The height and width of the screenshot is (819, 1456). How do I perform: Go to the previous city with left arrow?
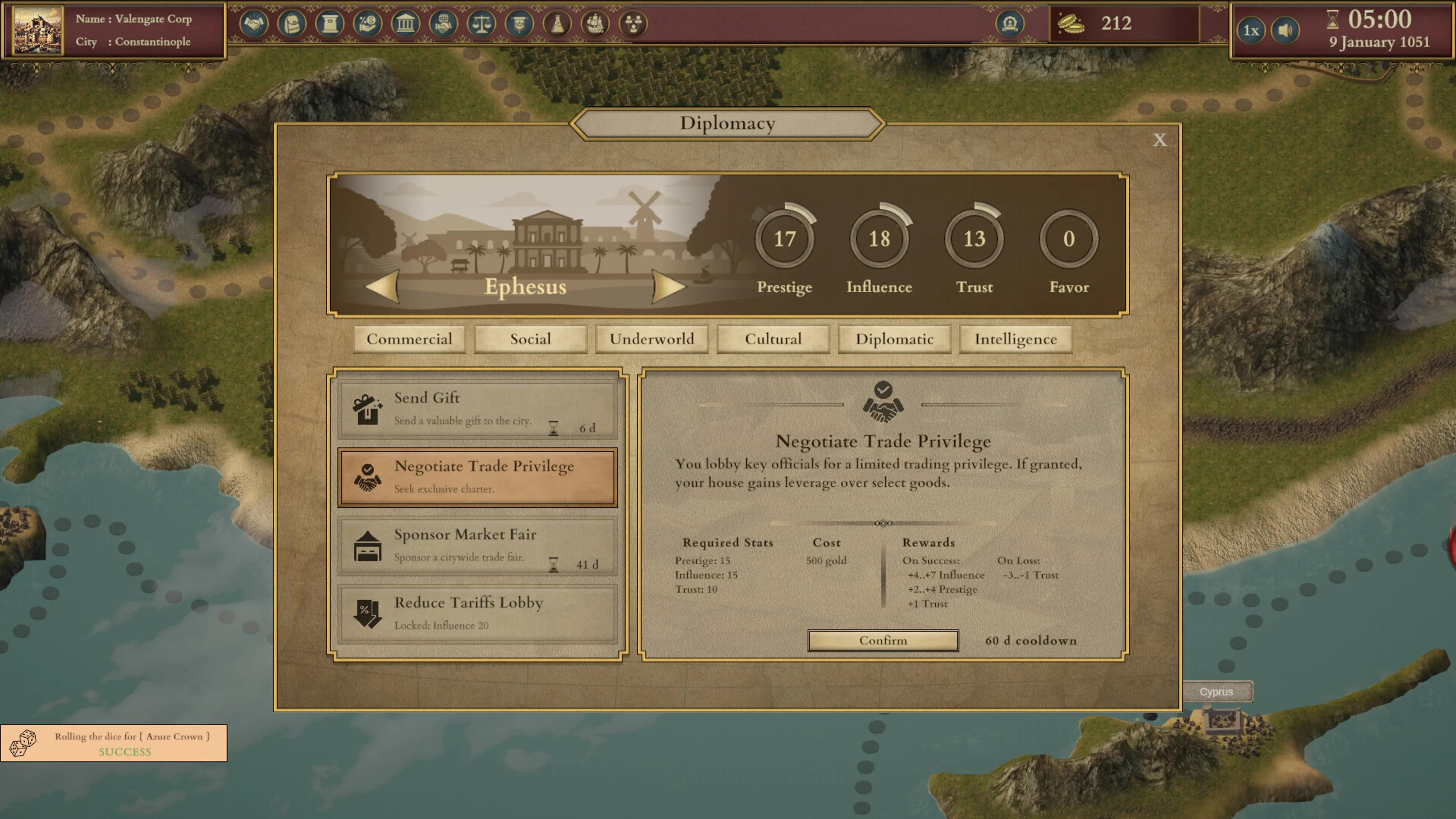(x=383, y=286)
